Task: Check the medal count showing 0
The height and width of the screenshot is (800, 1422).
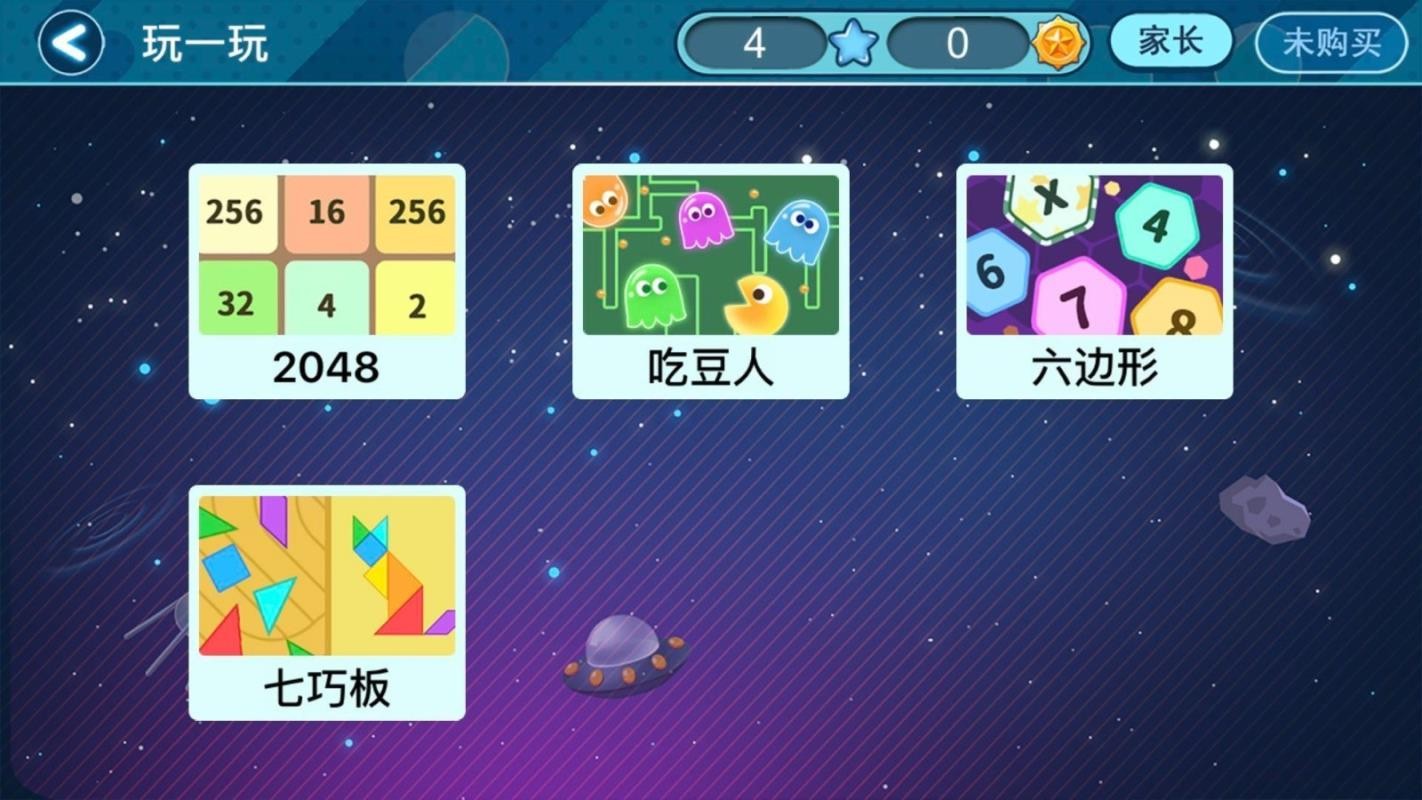Action: [957, 43]
